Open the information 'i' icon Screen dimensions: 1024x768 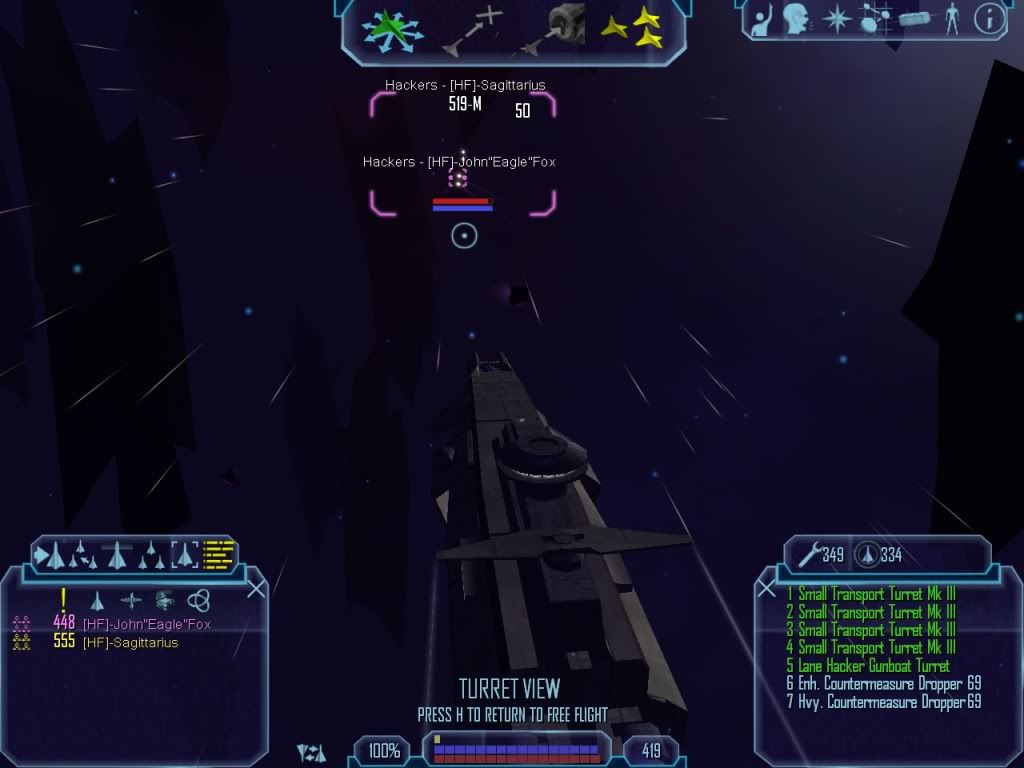[x=988, y=19]
